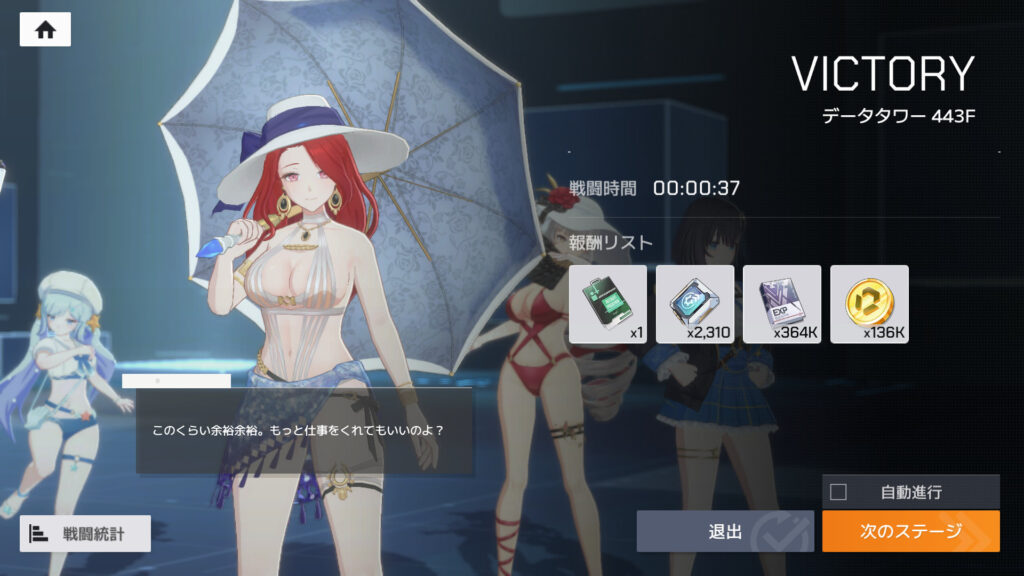Screen dimensions: 1024x576
Task: Check the x136K gold coin reward
Action: point(869,304)
